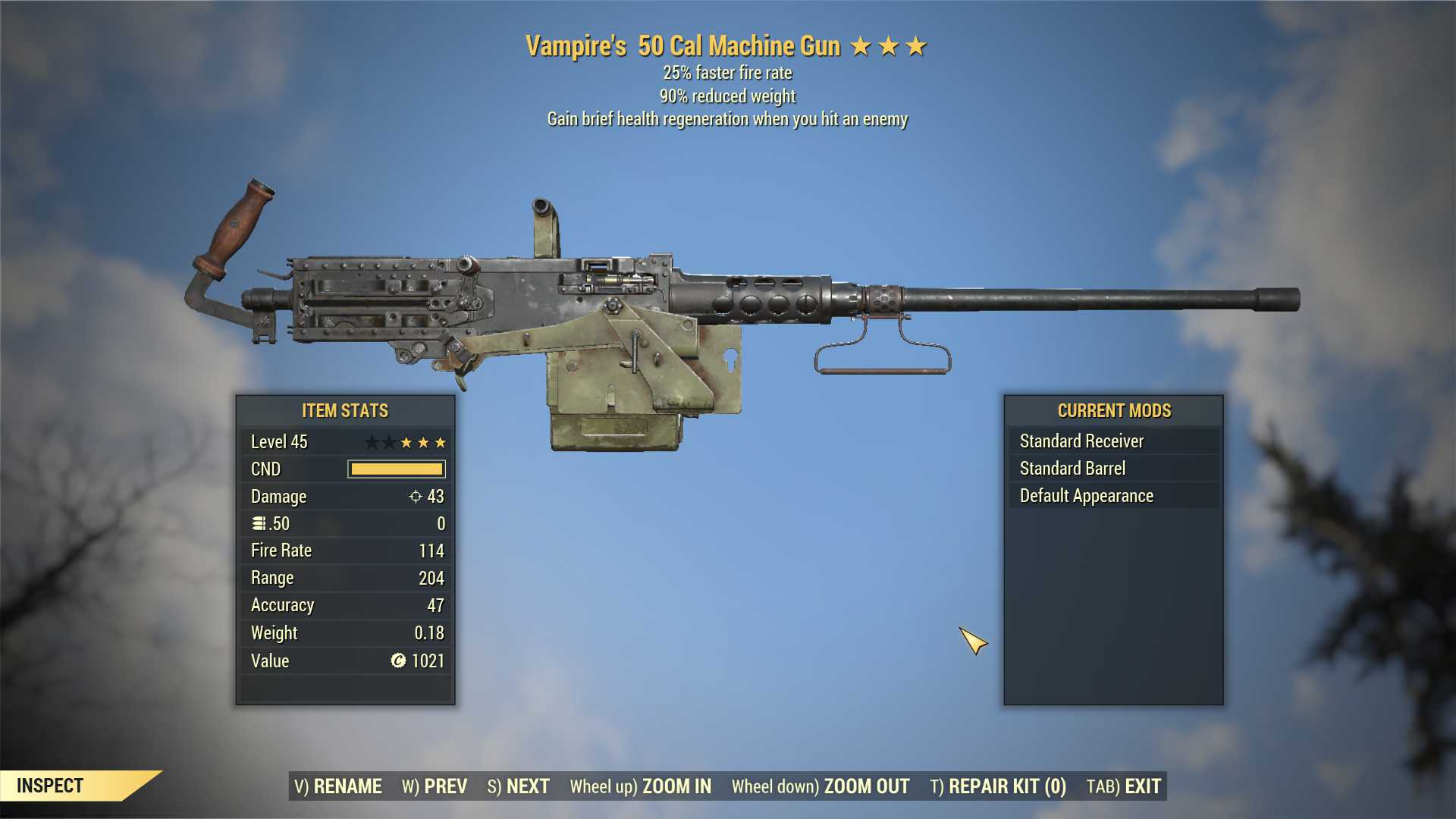Screen dimensions: 1456x819
Task: Exit the inspect screen with EXIT
Action: (1124, 786)
